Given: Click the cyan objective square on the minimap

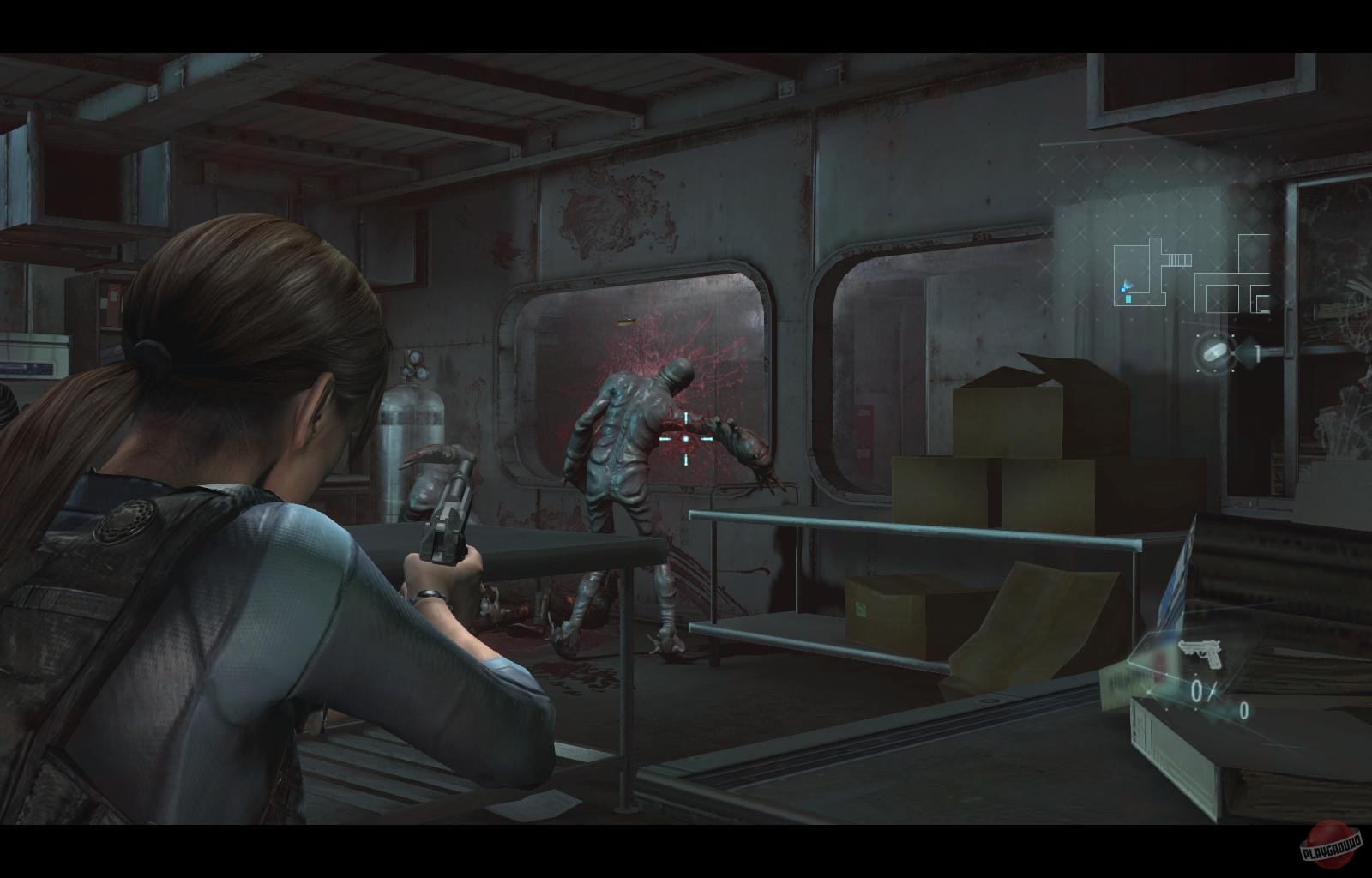Looking at the screenshot, I should [x=1128, y=298].
